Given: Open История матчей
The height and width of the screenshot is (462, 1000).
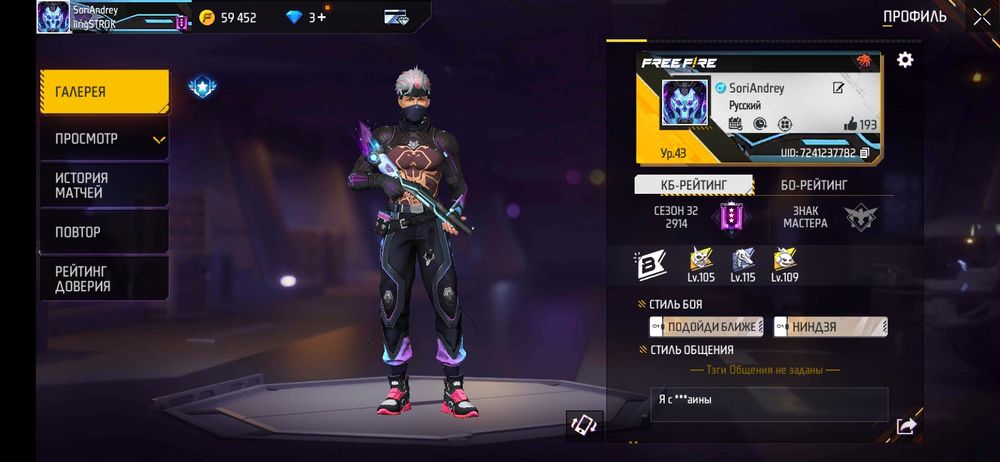Looking at the screenshot, I should pos(104,185).
